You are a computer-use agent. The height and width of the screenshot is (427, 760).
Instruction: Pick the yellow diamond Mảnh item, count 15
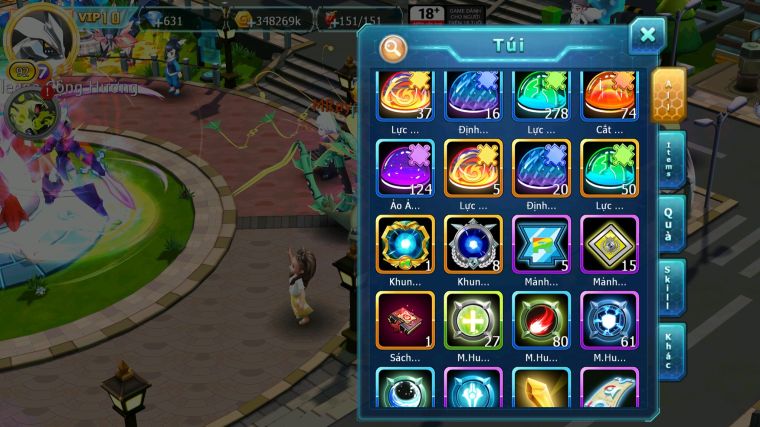(x=609, y=244)
